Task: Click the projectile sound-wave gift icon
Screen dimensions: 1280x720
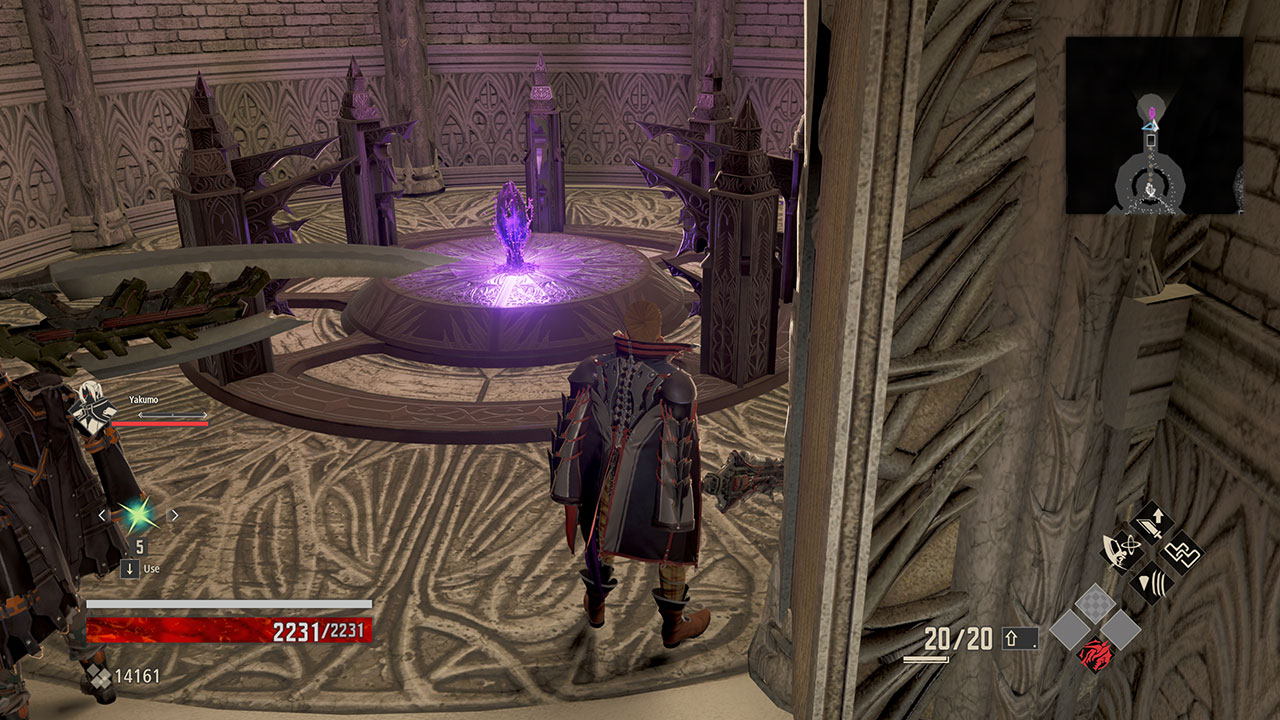Action: pyautogui.click(x=1152, y=584)
